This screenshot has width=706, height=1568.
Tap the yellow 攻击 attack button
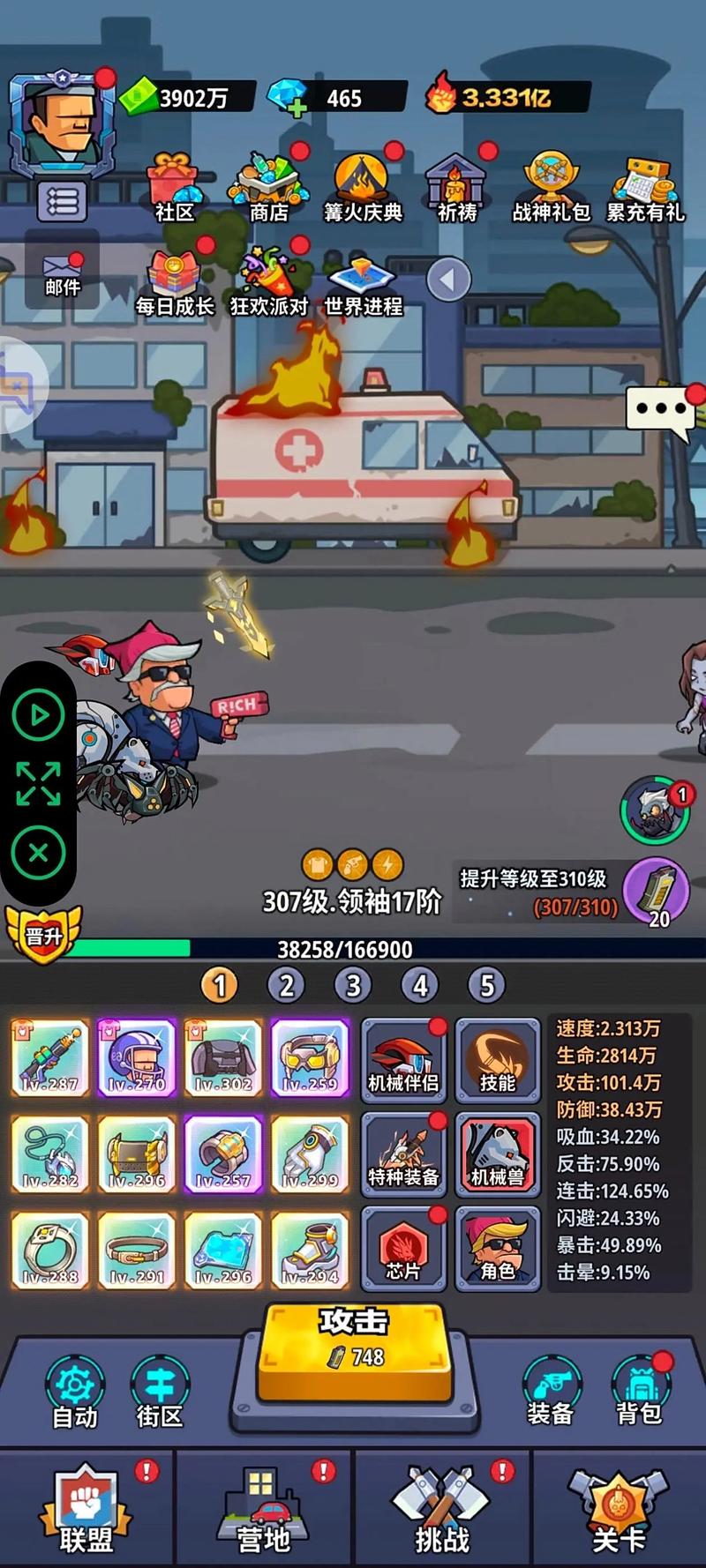click(354, 1348)
